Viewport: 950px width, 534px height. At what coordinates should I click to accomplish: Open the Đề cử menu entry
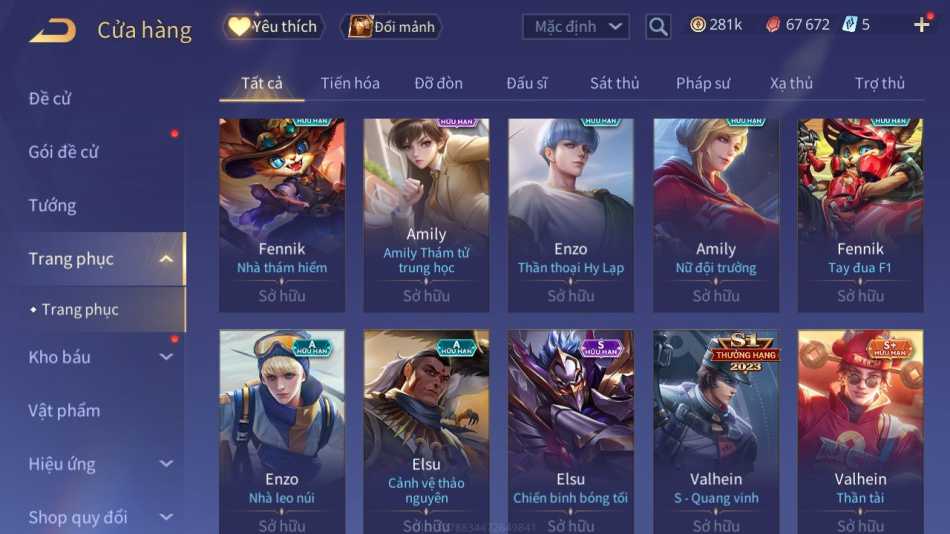point(50,98)
